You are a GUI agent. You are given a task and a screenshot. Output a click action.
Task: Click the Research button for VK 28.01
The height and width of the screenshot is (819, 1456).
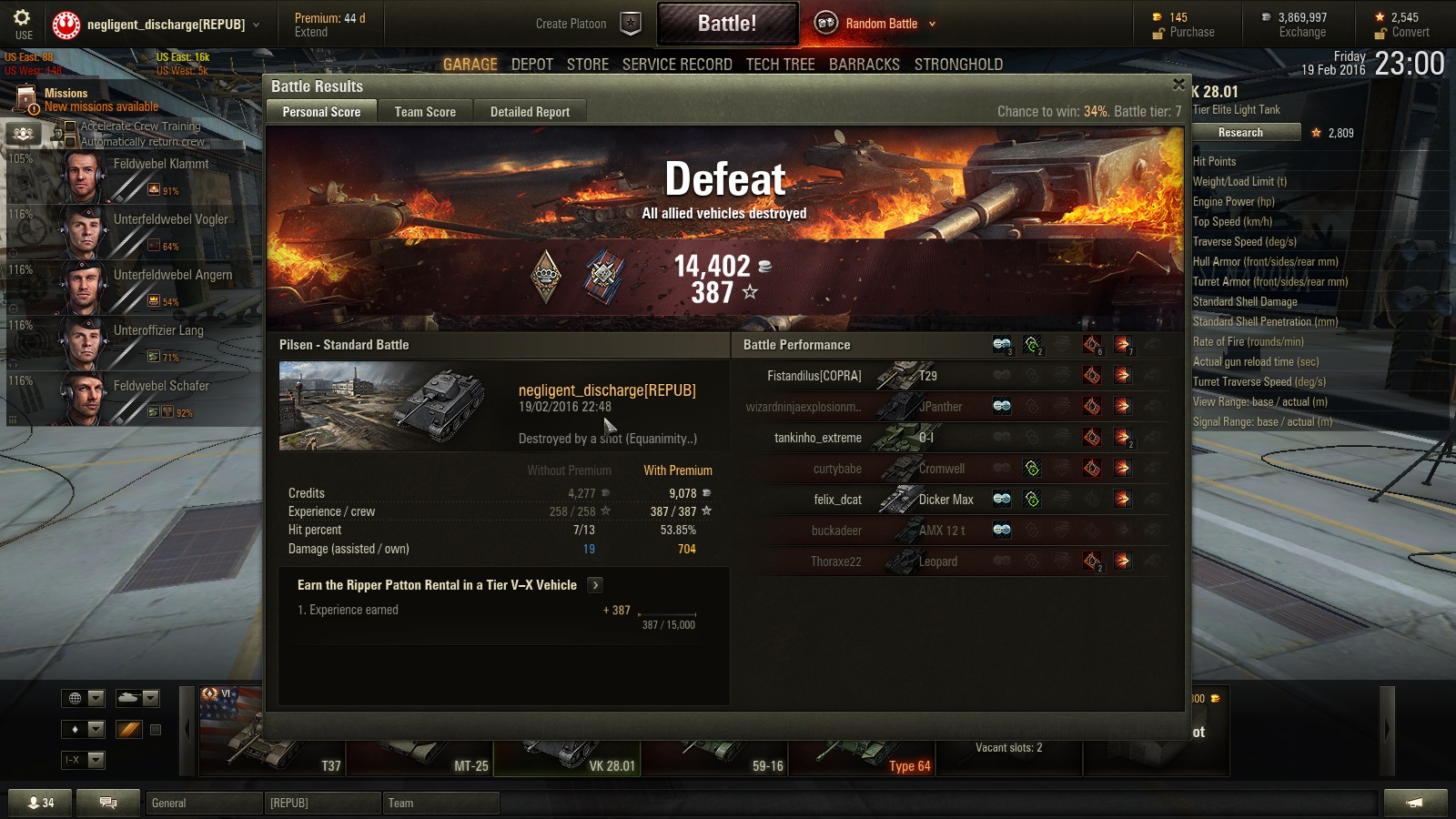pyautogui.click(x=1240, y=133)
